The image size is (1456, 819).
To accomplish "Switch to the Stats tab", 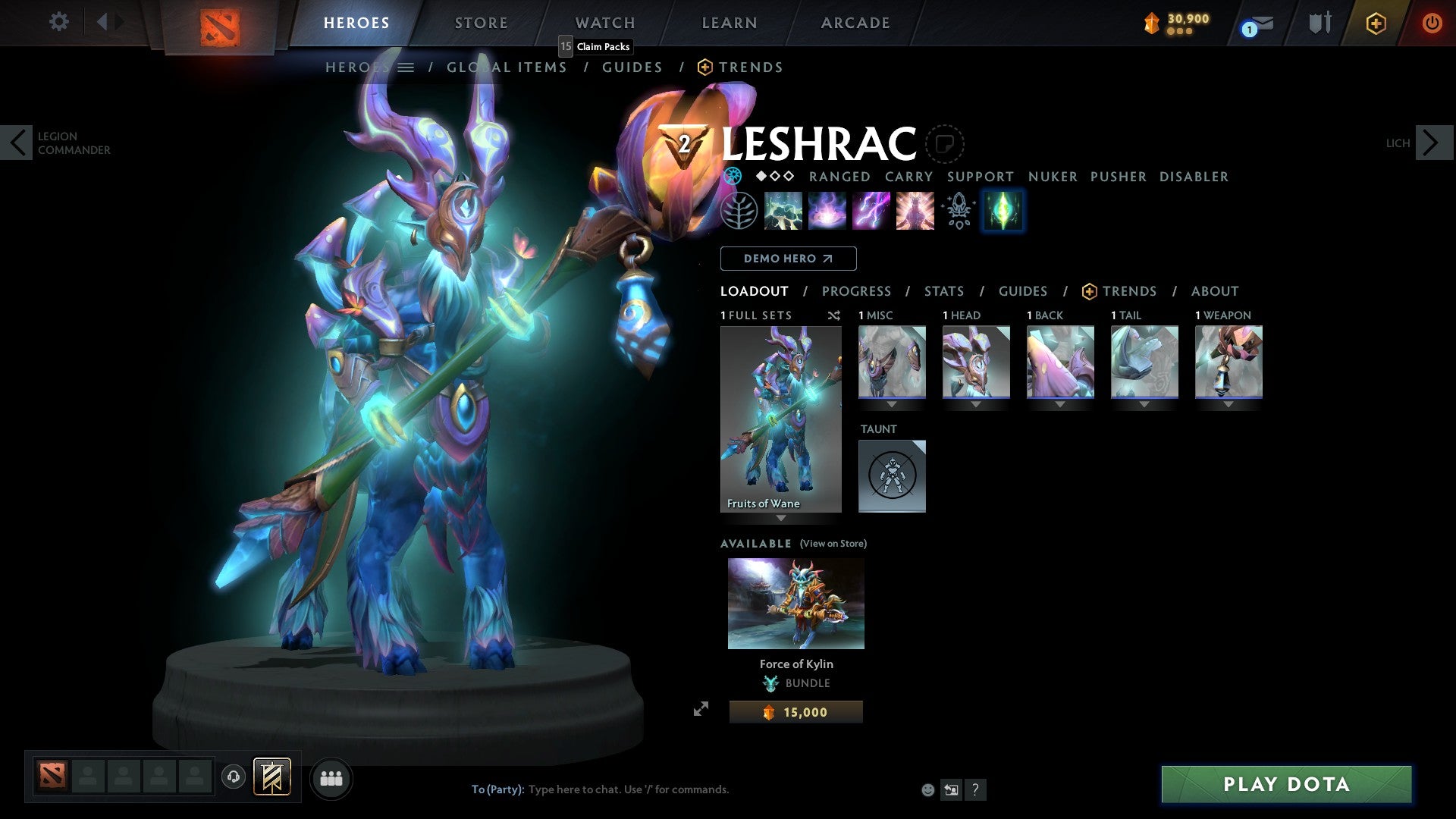I will (944, 290).
